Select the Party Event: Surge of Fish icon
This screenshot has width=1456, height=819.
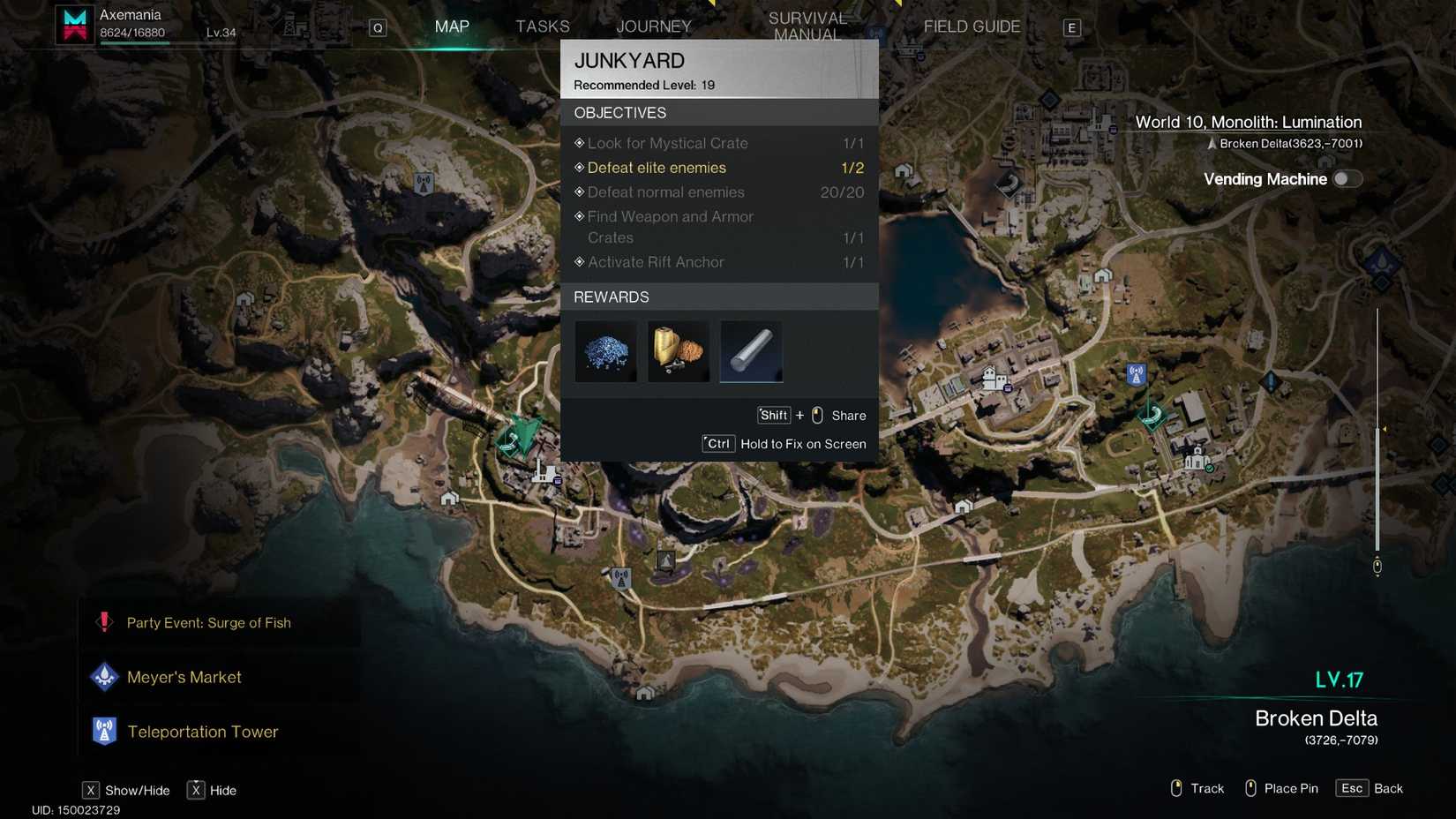[104, 622]
